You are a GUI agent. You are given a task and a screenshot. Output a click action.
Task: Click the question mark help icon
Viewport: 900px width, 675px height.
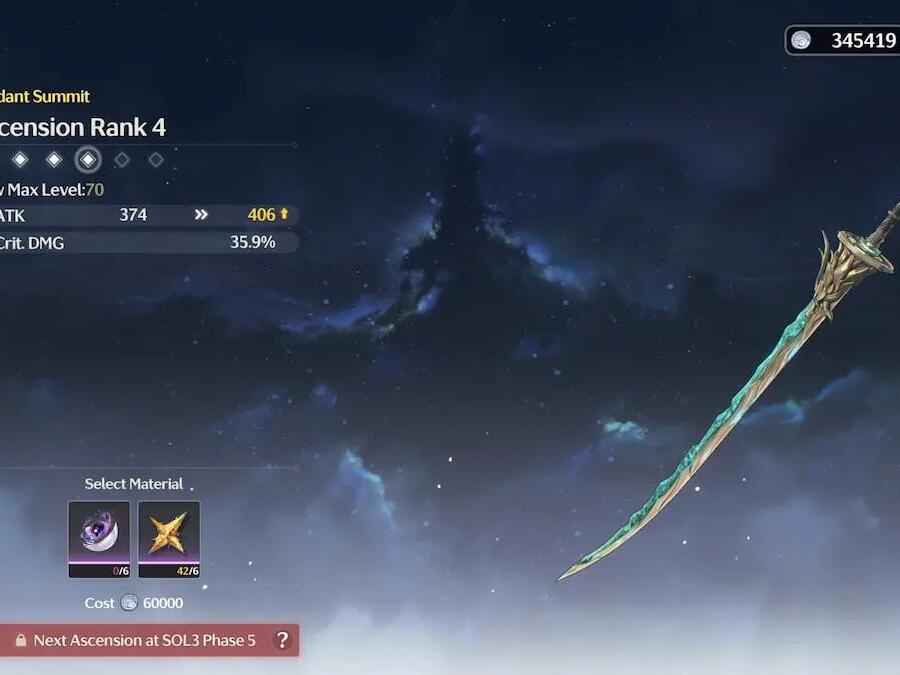click(x=282, y=640)
